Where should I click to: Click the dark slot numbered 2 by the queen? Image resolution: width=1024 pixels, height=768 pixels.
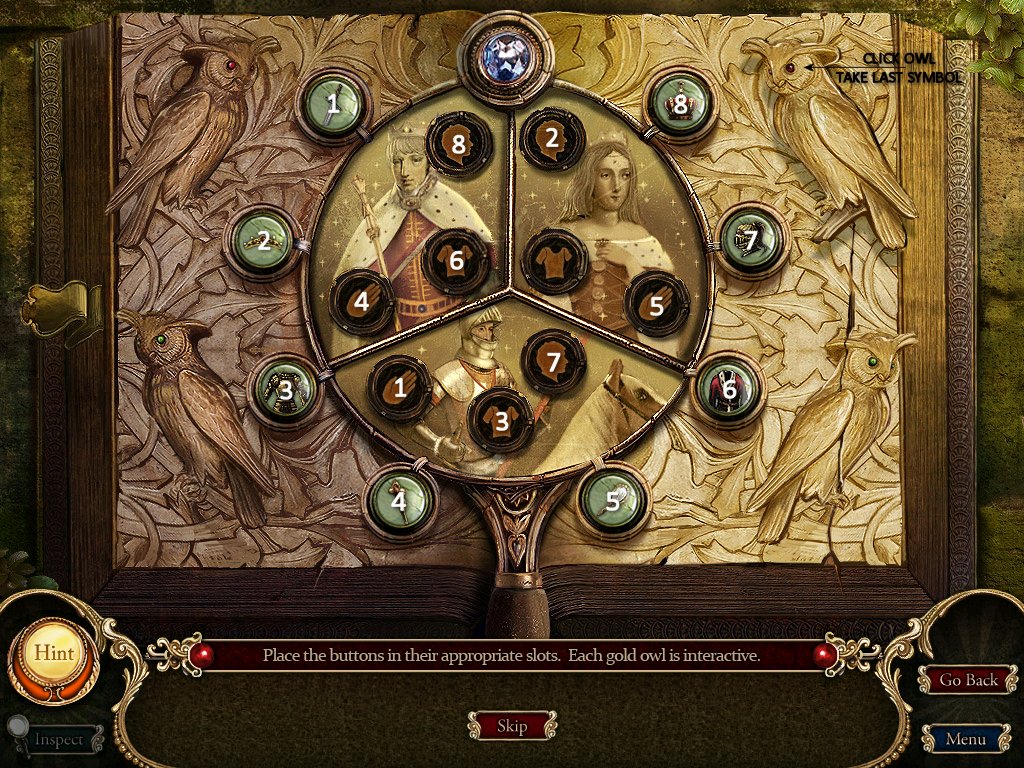coord(552,140)
